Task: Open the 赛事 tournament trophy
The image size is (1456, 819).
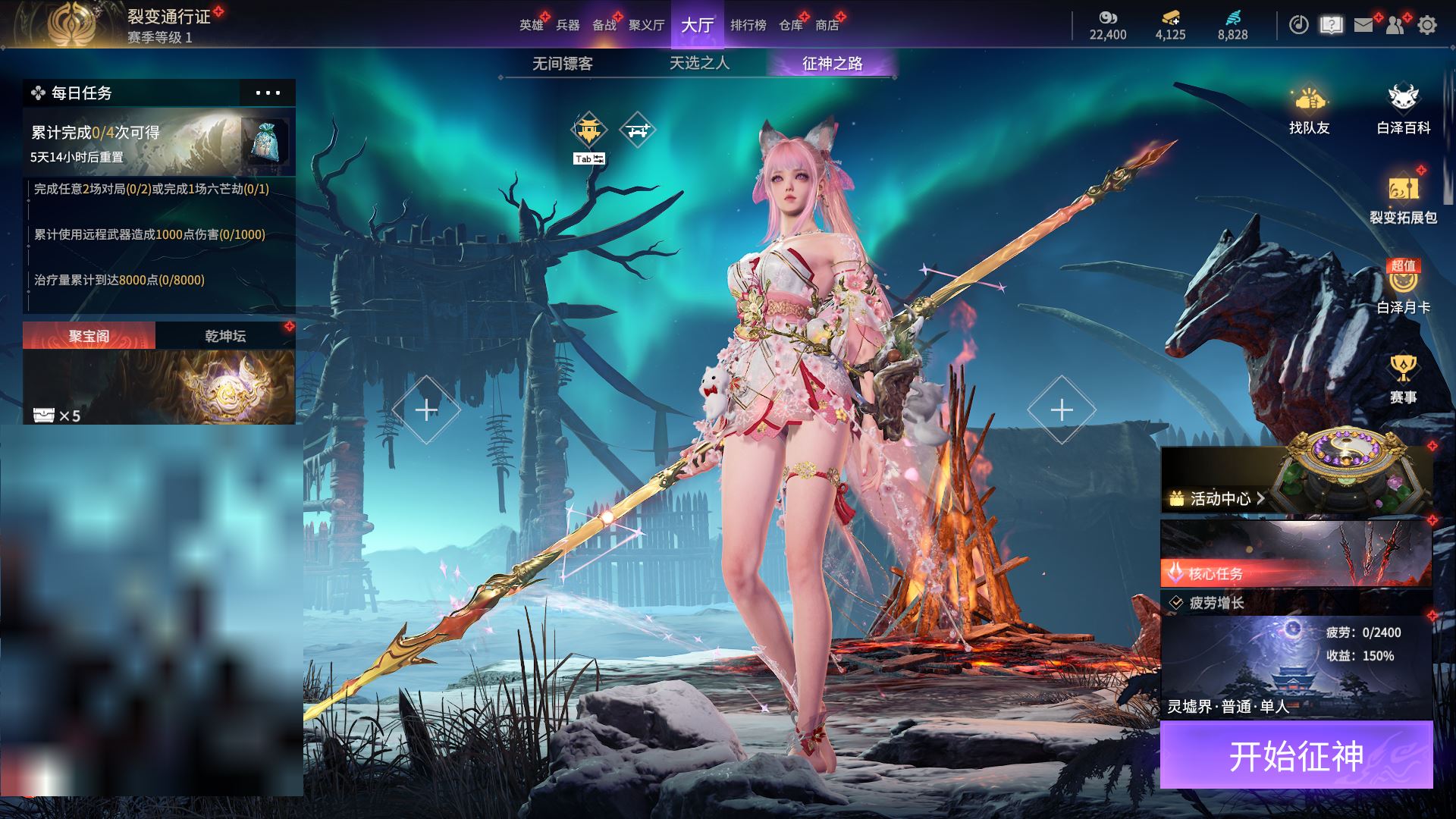Action: coord(1403,379)
